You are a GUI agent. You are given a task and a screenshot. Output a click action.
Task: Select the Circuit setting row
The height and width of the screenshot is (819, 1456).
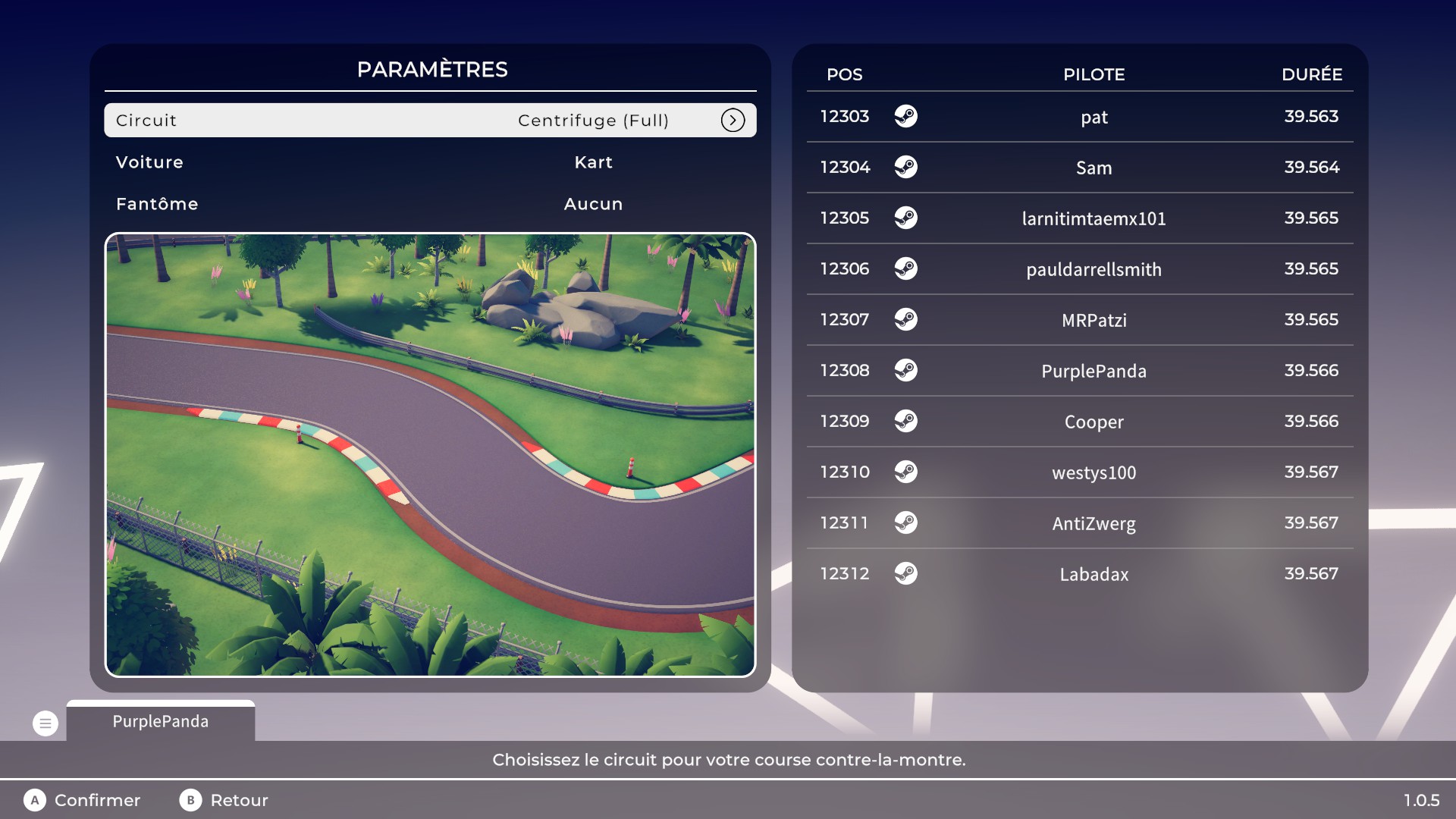pyautogui.click(x=429, y=121)
